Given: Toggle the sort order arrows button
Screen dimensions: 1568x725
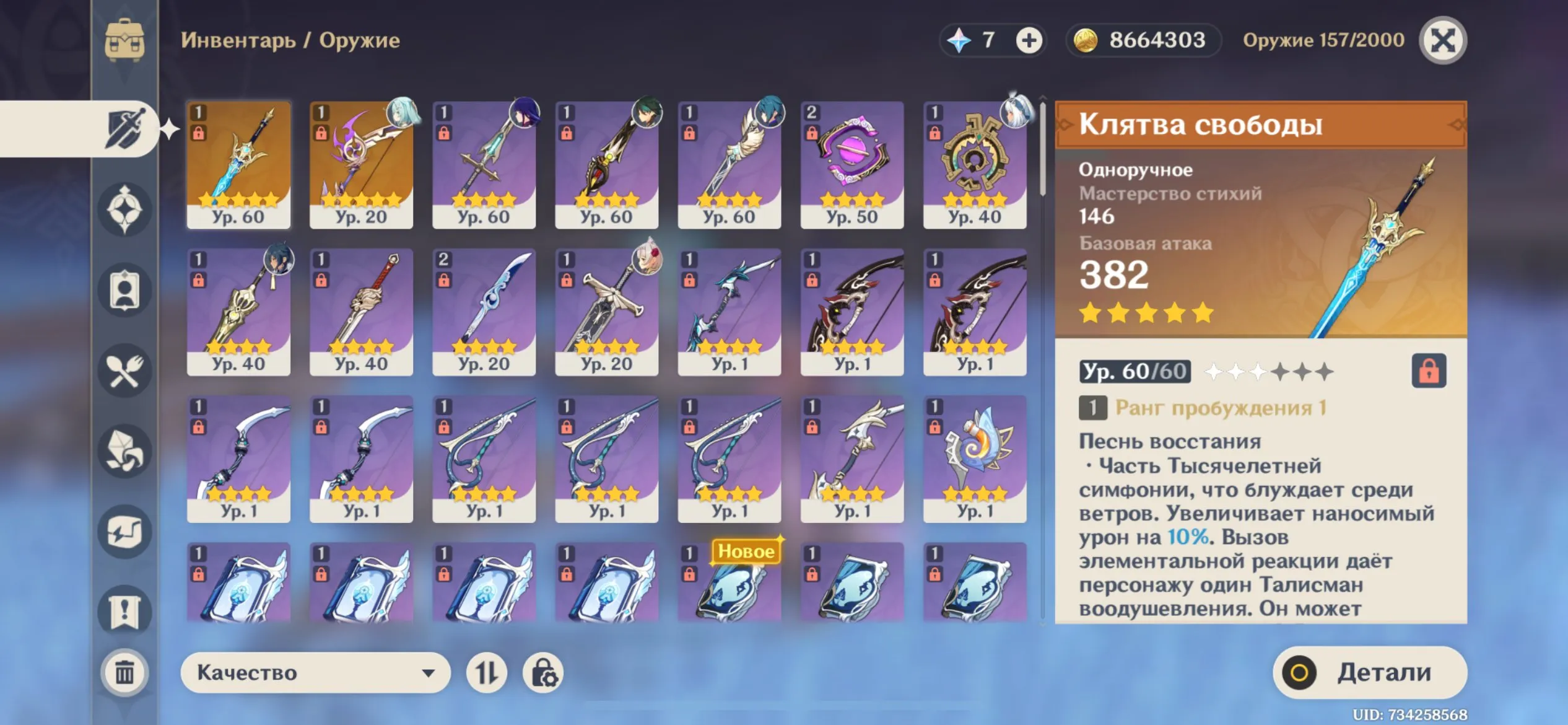Looking at the screenshot, I should 486,672.
